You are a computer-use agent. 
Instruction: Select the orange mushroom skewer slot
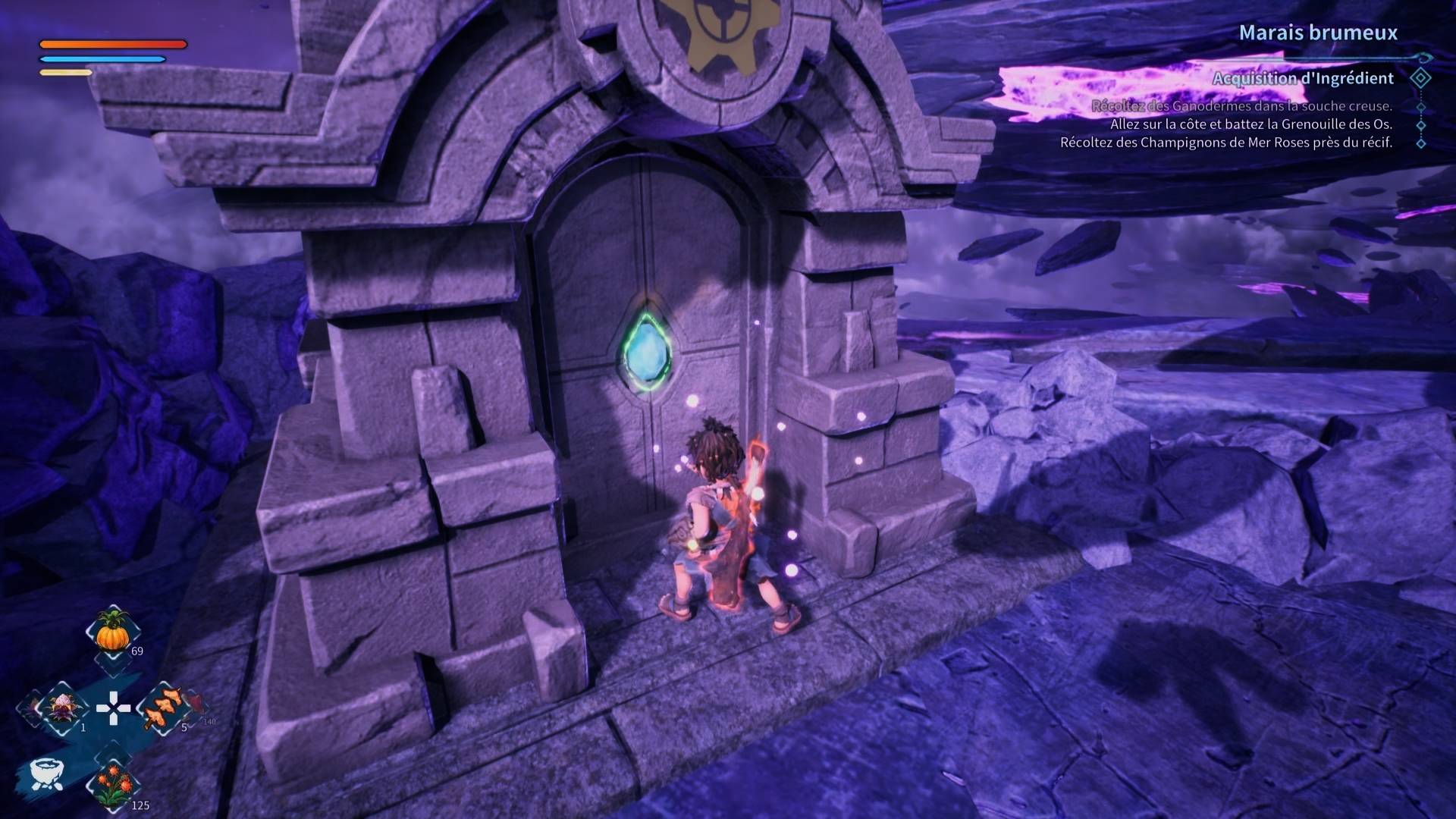(164, 708)
